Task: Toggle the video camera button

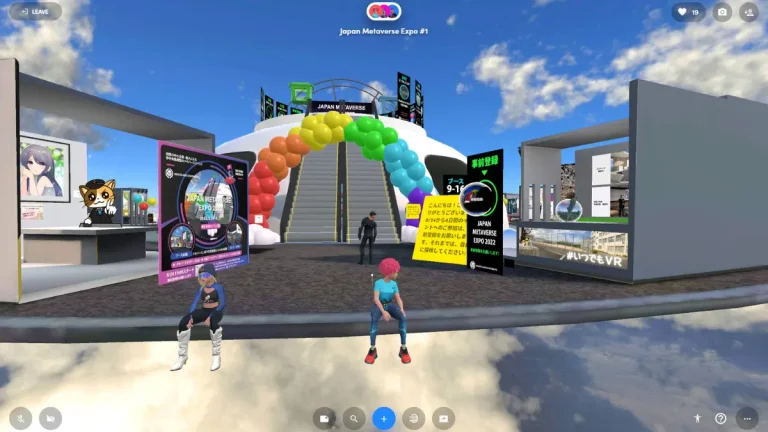Action: [49, 418]
